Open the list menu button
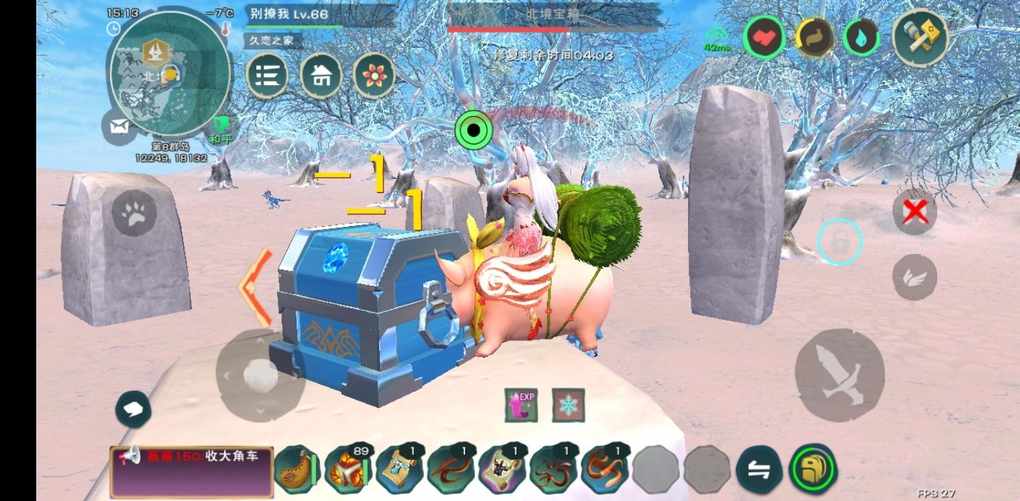The image size is (1020, 501). (x=267, y=75)
